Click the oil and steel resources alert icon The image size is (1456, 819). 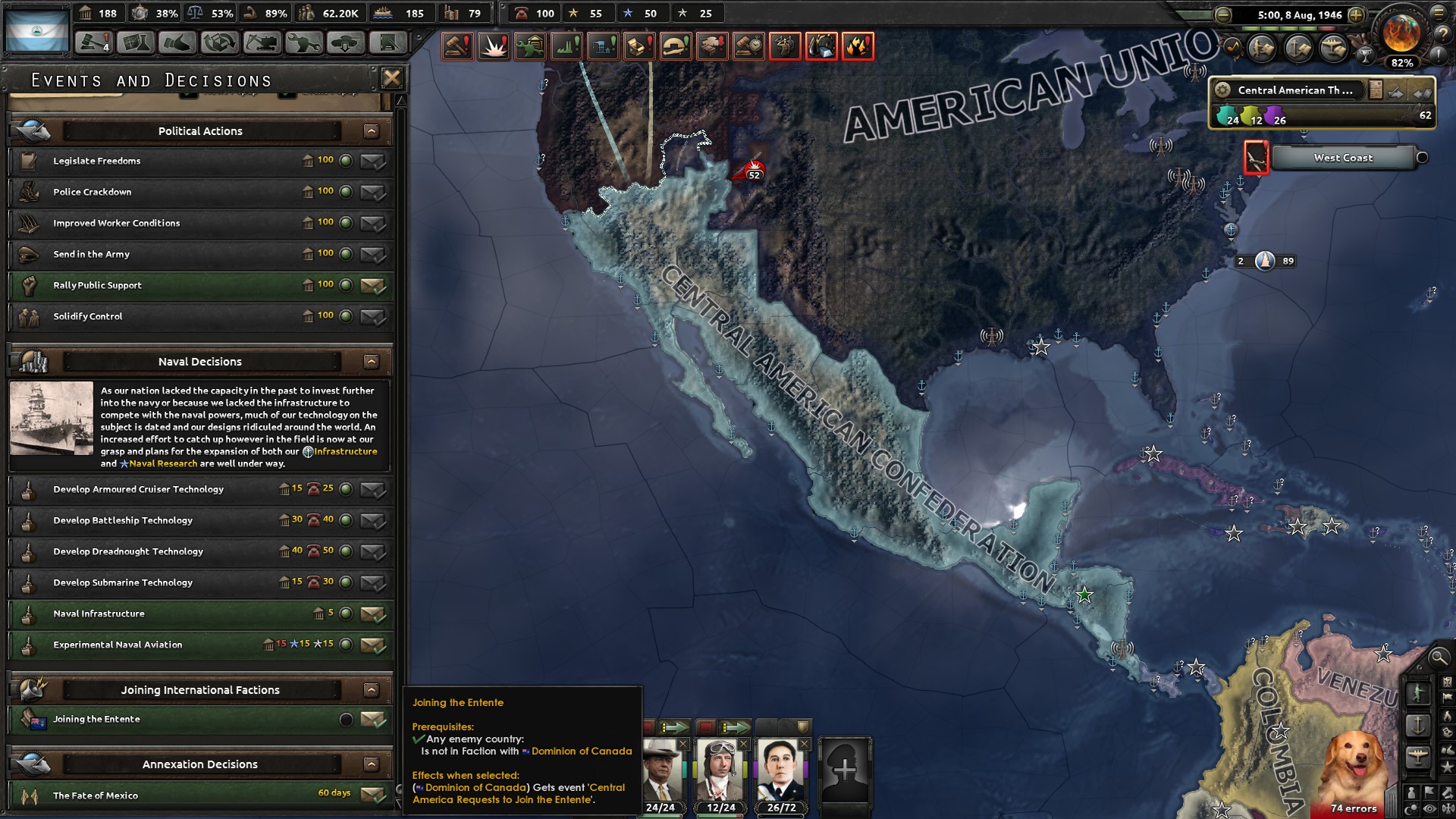pyautogui.click(x=822, y=45)
